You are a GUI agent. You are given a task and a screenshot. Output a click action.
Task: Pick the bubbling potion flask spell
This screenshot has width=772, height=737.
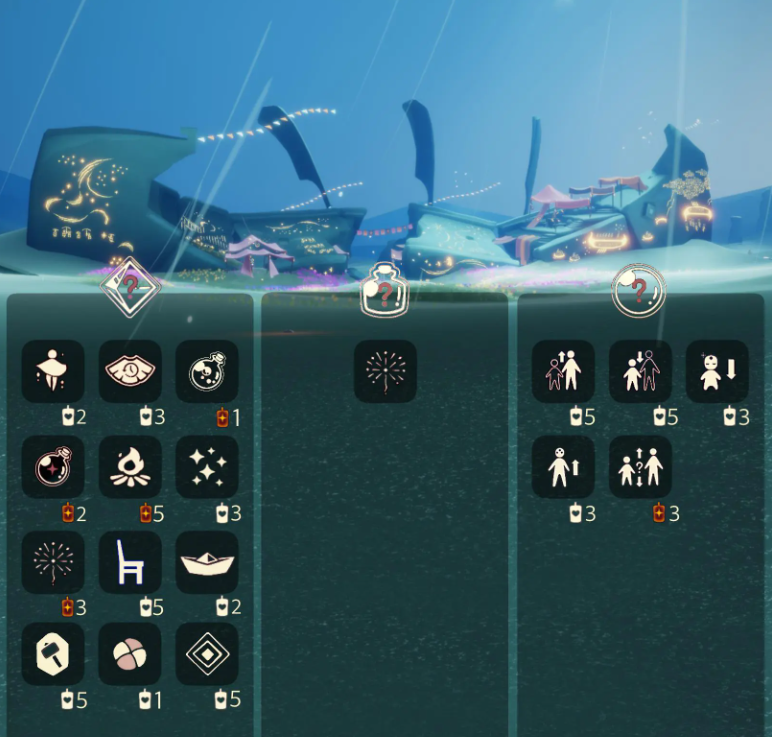[x=207, y=371]
